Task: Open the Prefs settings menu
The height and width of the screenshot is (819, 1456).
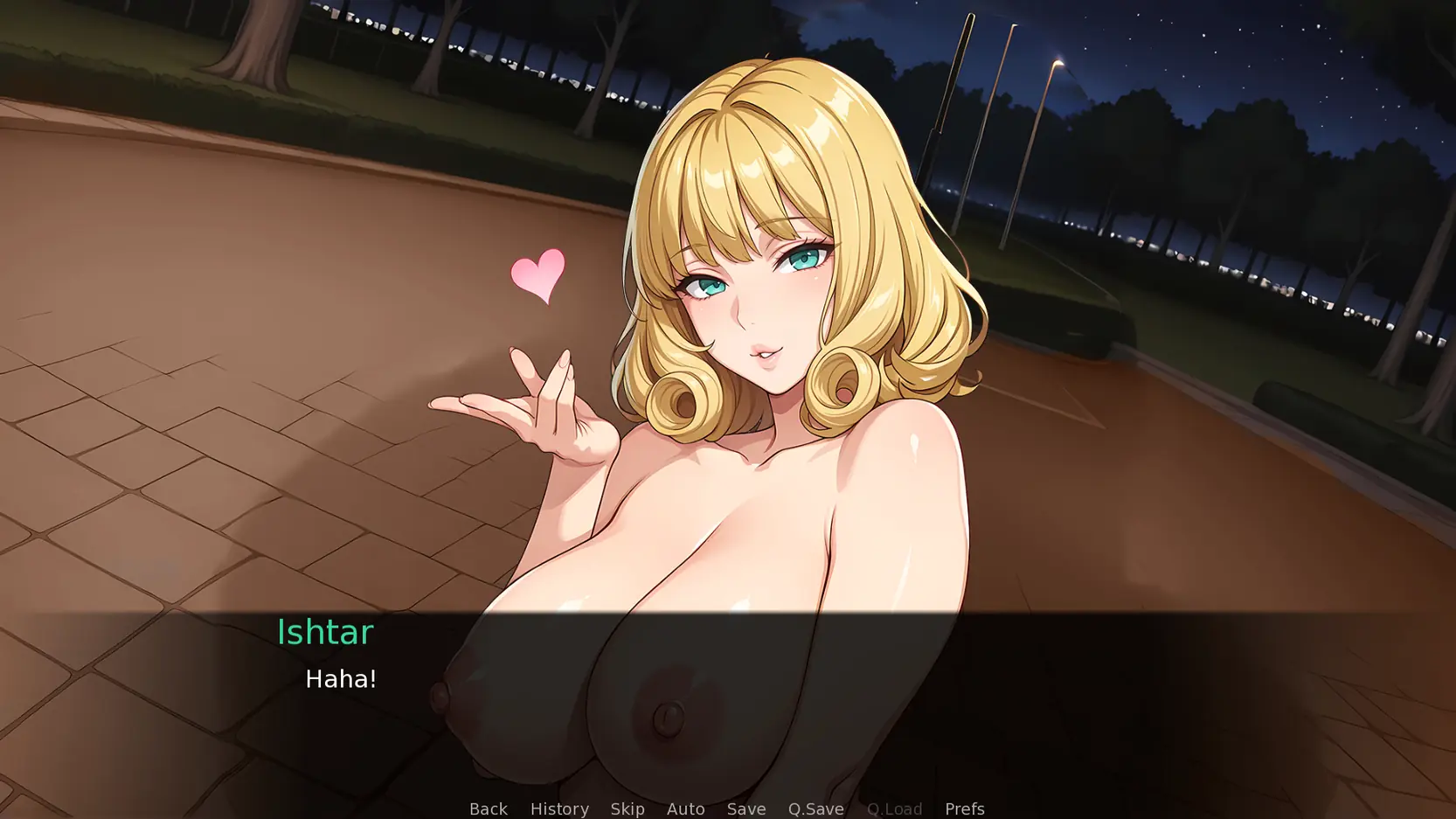Action: 964,809
